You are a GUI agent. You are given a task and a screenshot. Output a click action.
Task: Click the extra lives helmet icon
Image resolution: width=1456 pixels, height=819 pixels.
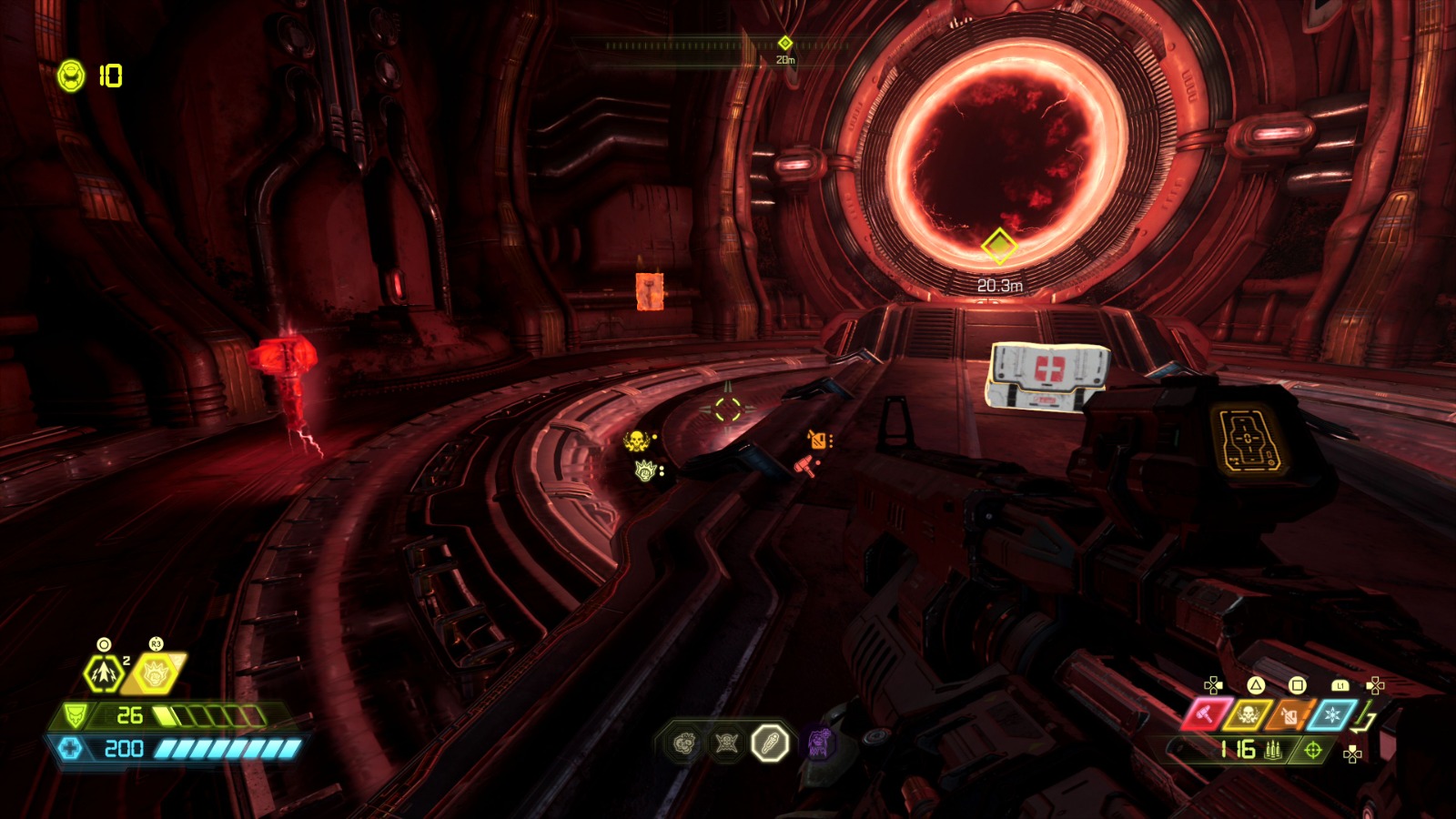click(71, 76)
